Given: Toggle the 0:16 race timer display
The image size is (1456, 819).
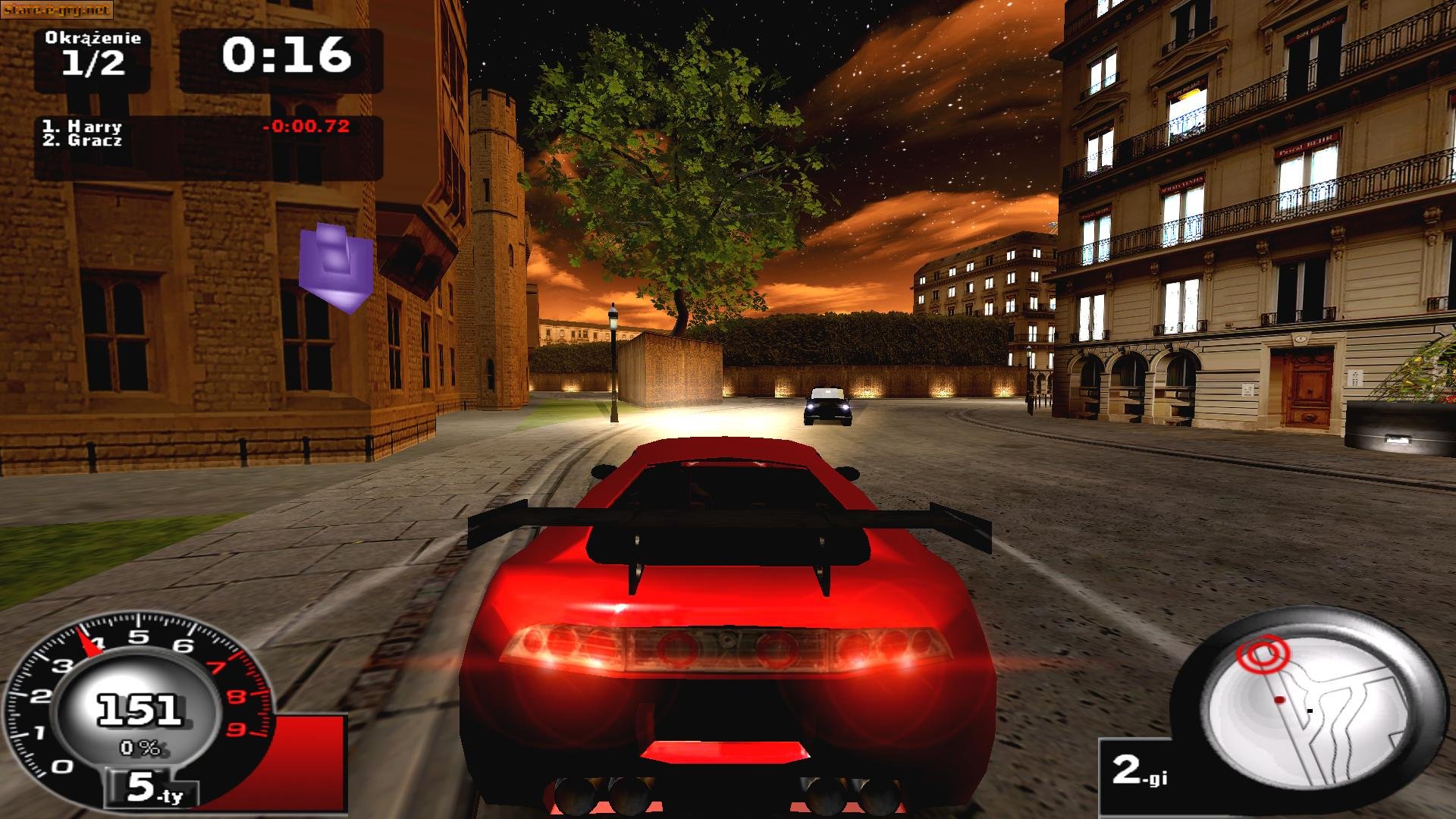Looking at the screenshot, I should click(288, 55).
